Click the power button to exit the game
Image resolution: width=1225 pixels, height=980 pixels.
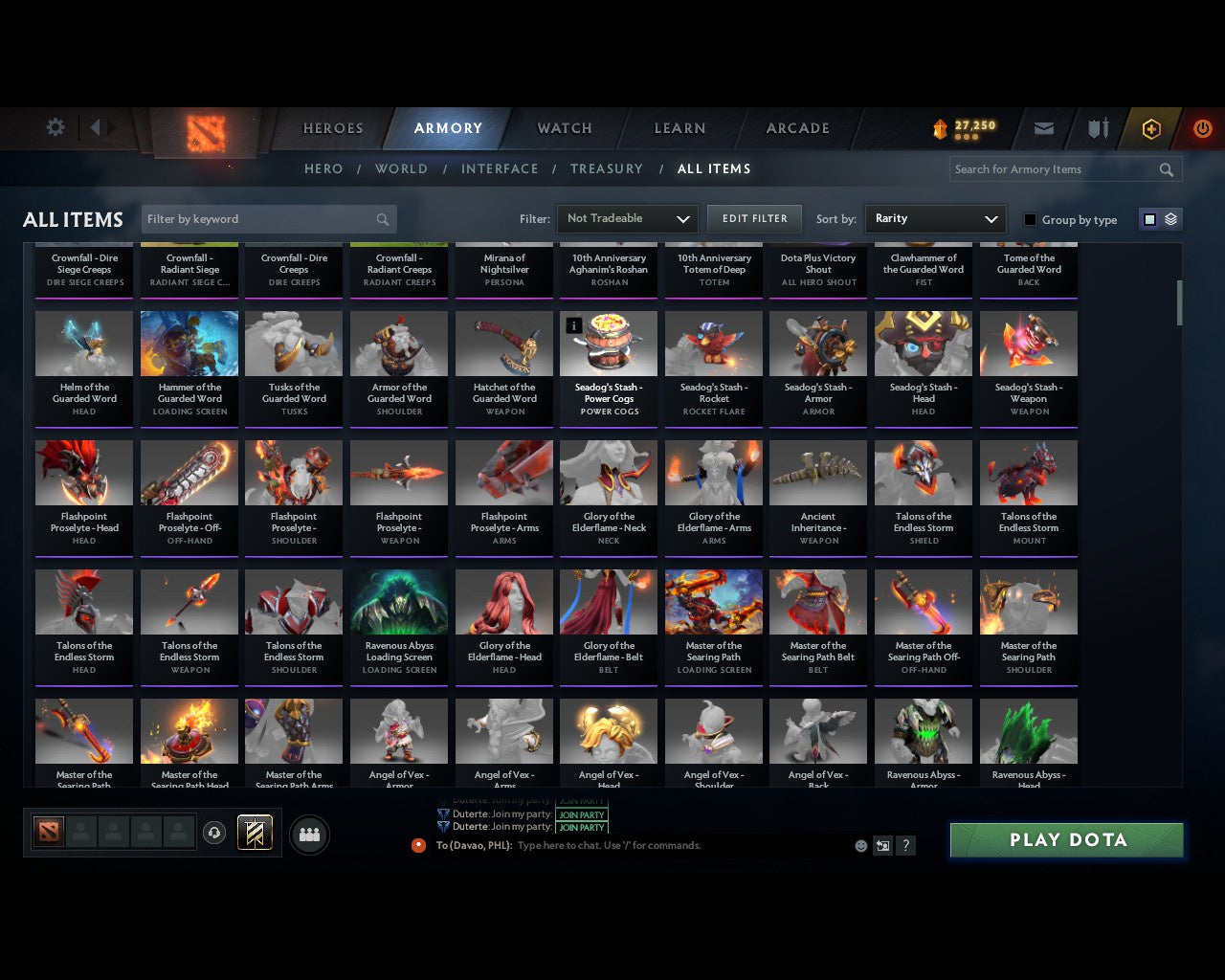(1202, 127)
